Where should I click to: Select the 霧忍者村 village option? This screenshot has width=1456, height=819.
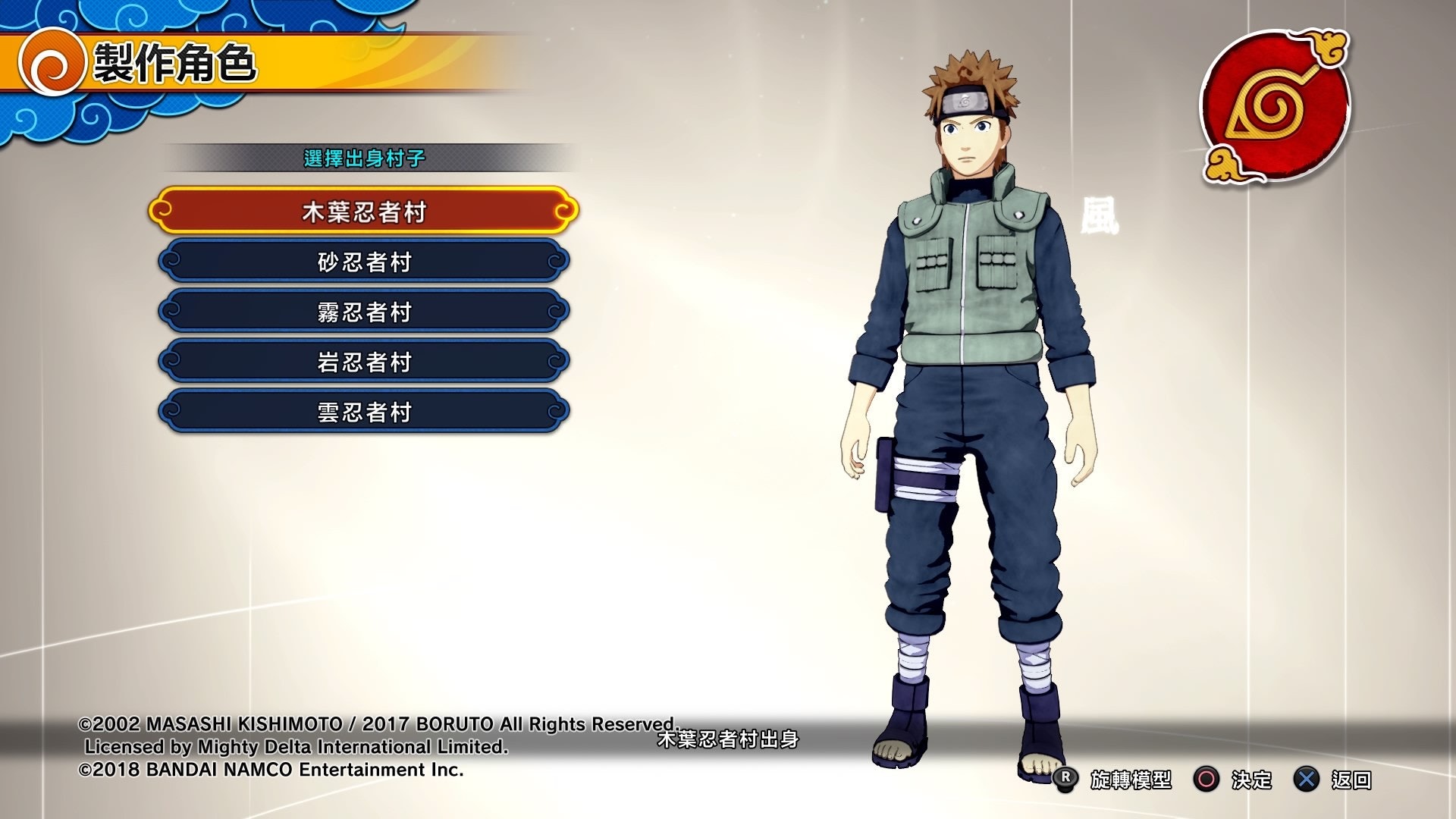(x=362, y=312)
